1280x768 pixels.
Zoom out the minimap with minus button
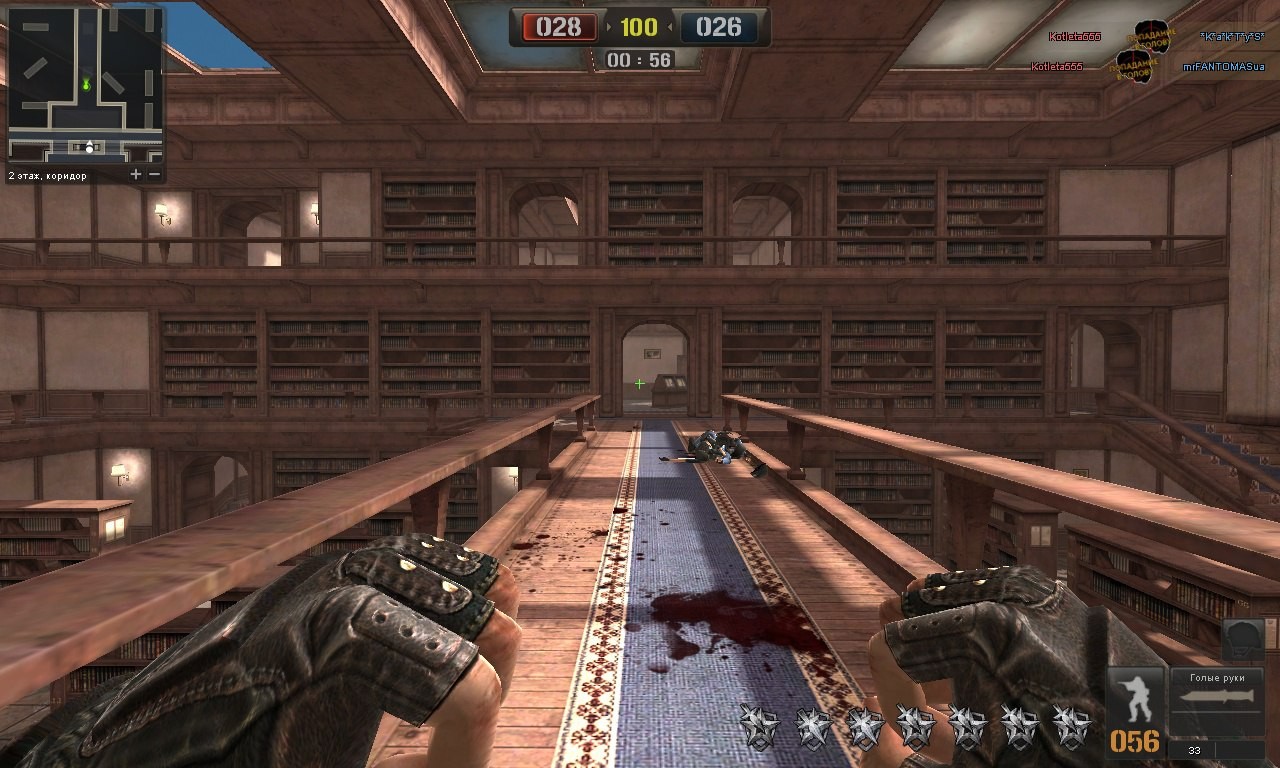154,174
